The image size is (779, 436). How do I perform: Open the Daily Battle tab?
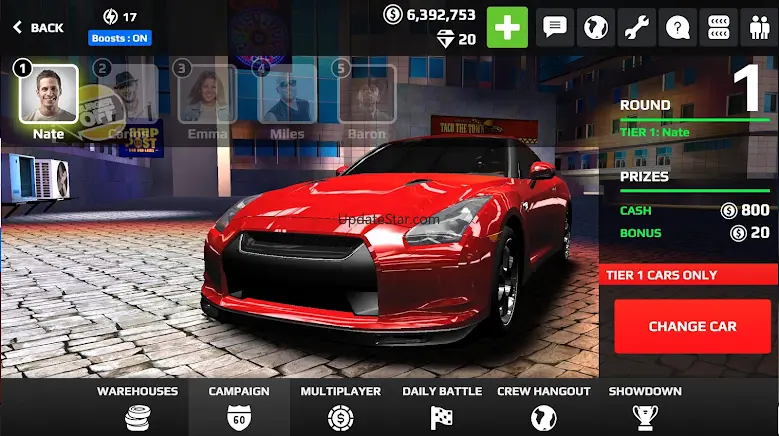tap(442, 407)
